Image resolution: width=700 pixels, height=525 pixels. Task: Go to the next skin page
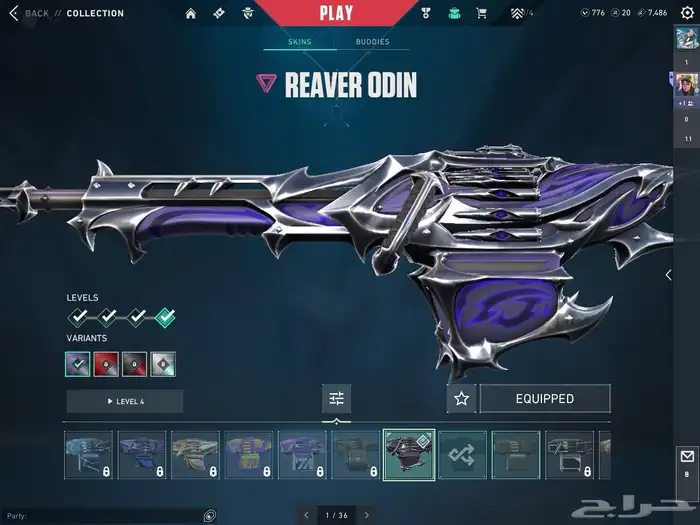coord(367,515)
